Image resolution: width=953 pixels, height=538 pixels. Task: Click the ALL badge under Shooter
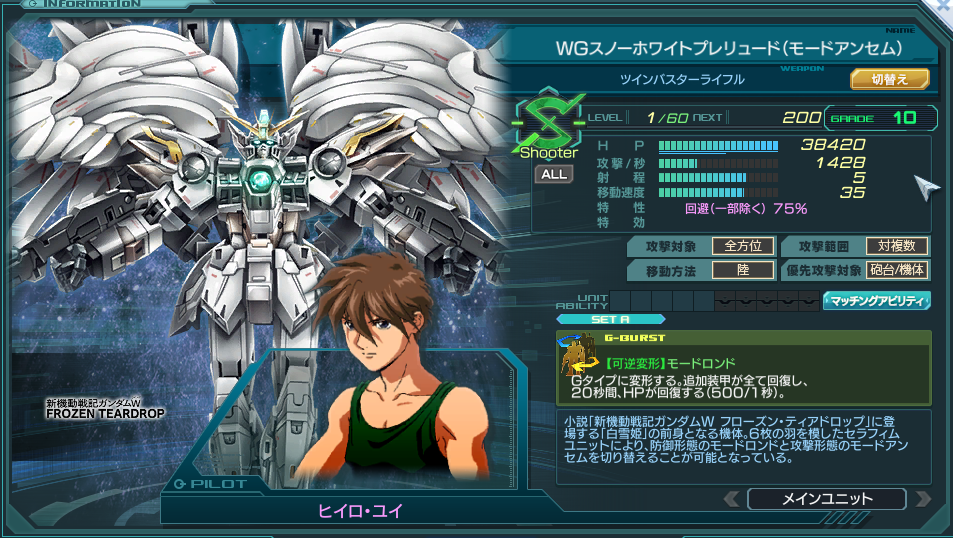[553, 174]
